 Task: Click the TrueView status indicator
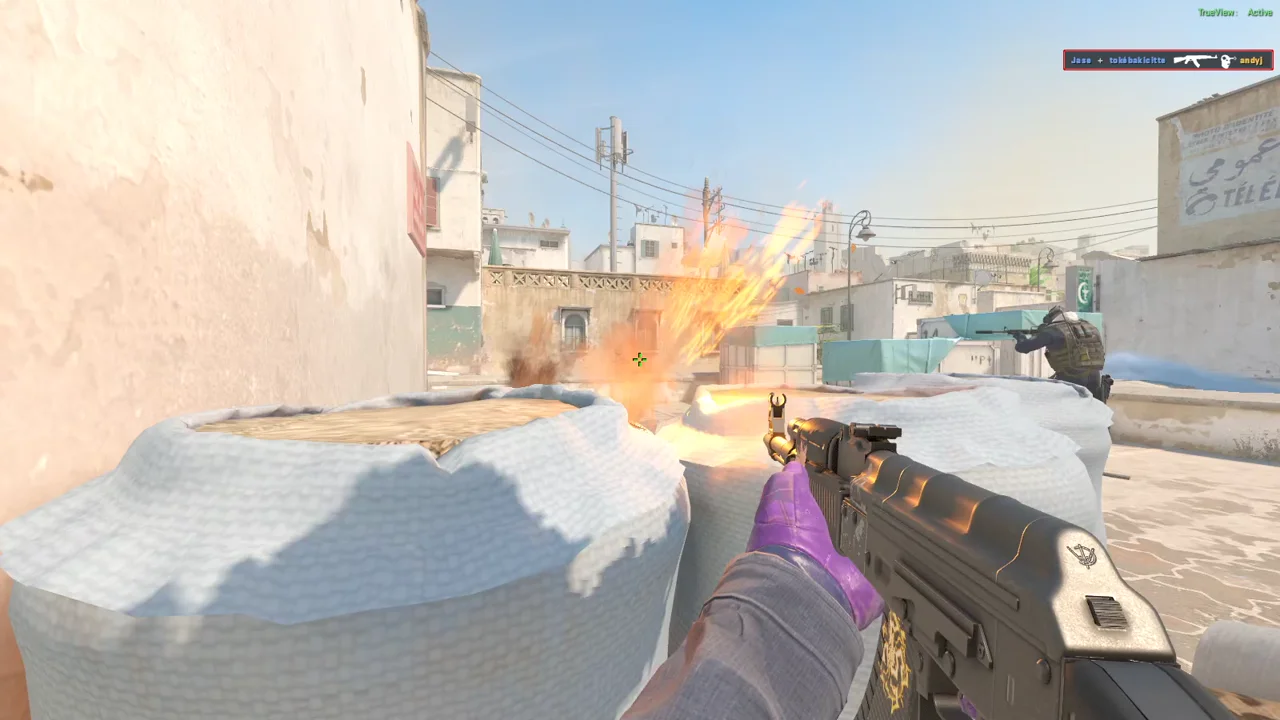pyautogui.click(x=1216, y=12)
